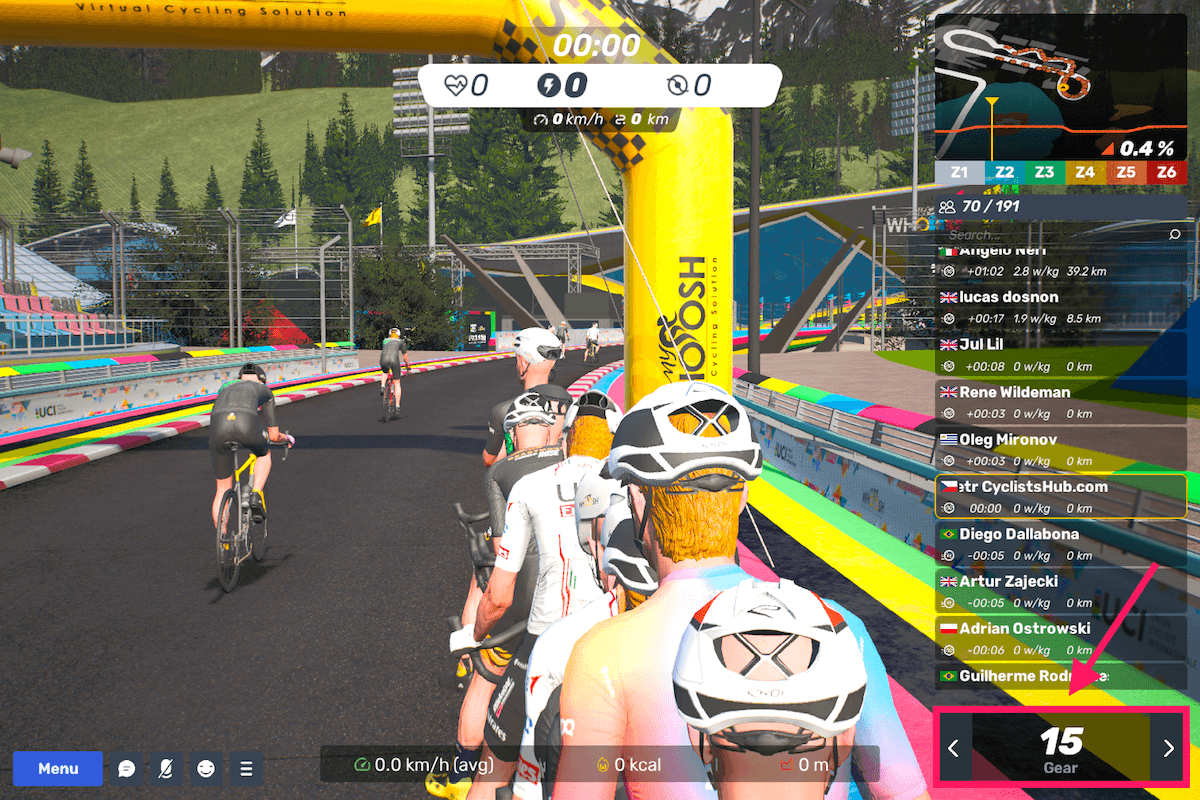Shift gear down with the left arrow
Viewport: 1200px width, 800px height.
click(x=954, y=747)
